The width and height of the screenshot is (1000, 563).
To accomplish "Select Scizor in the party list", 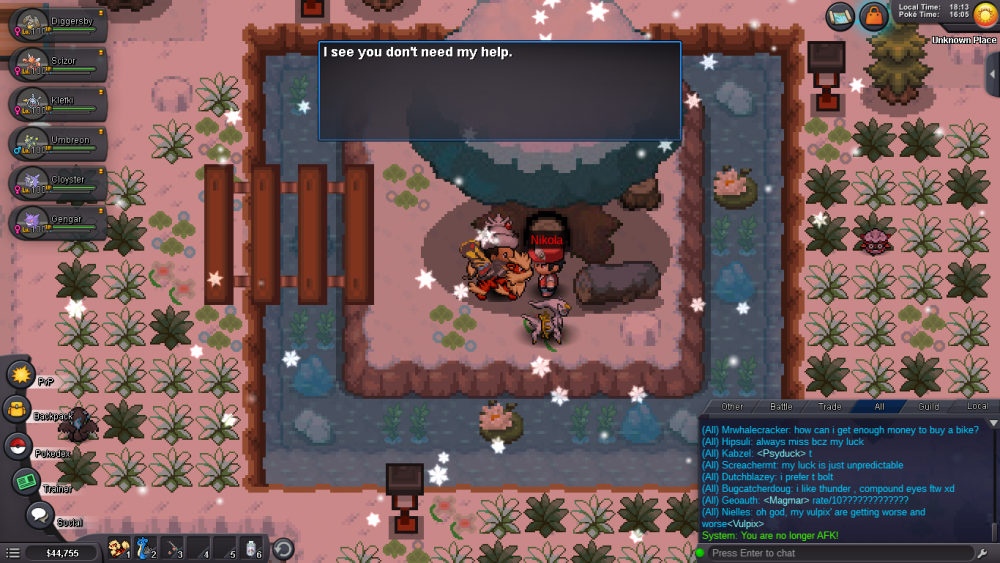I will click(57, 65).
